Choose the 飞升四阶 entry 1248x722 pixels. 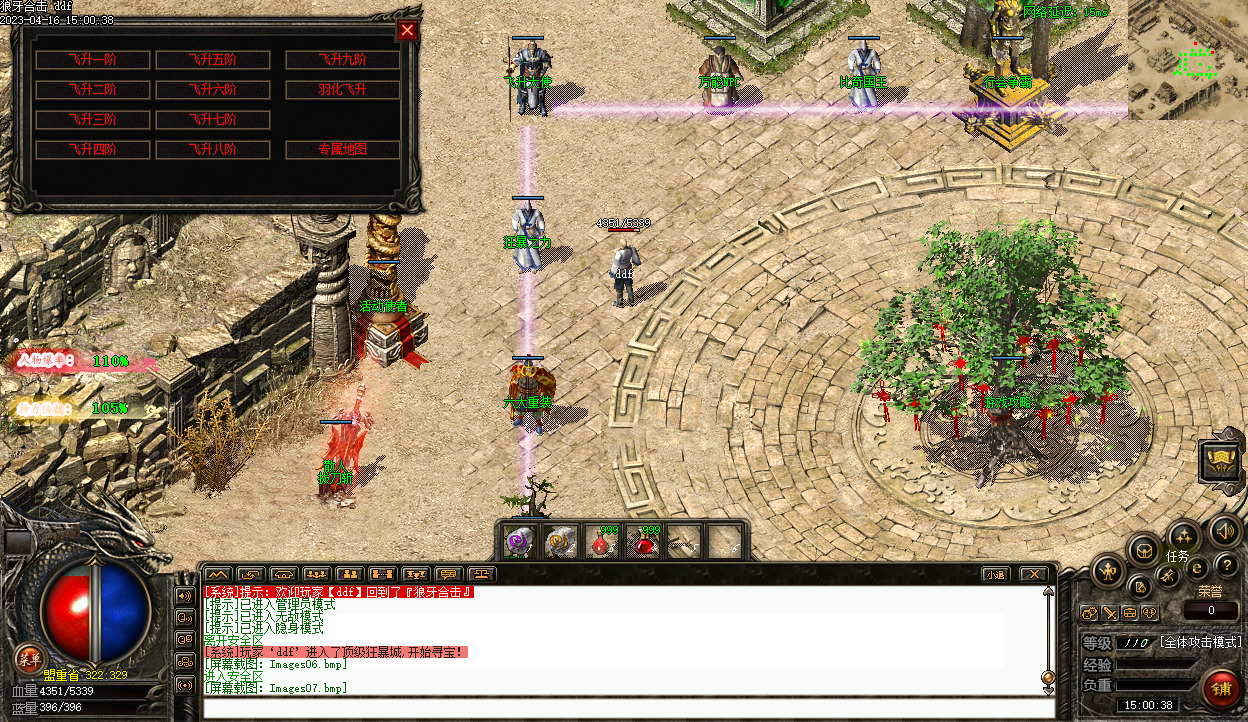92,150
